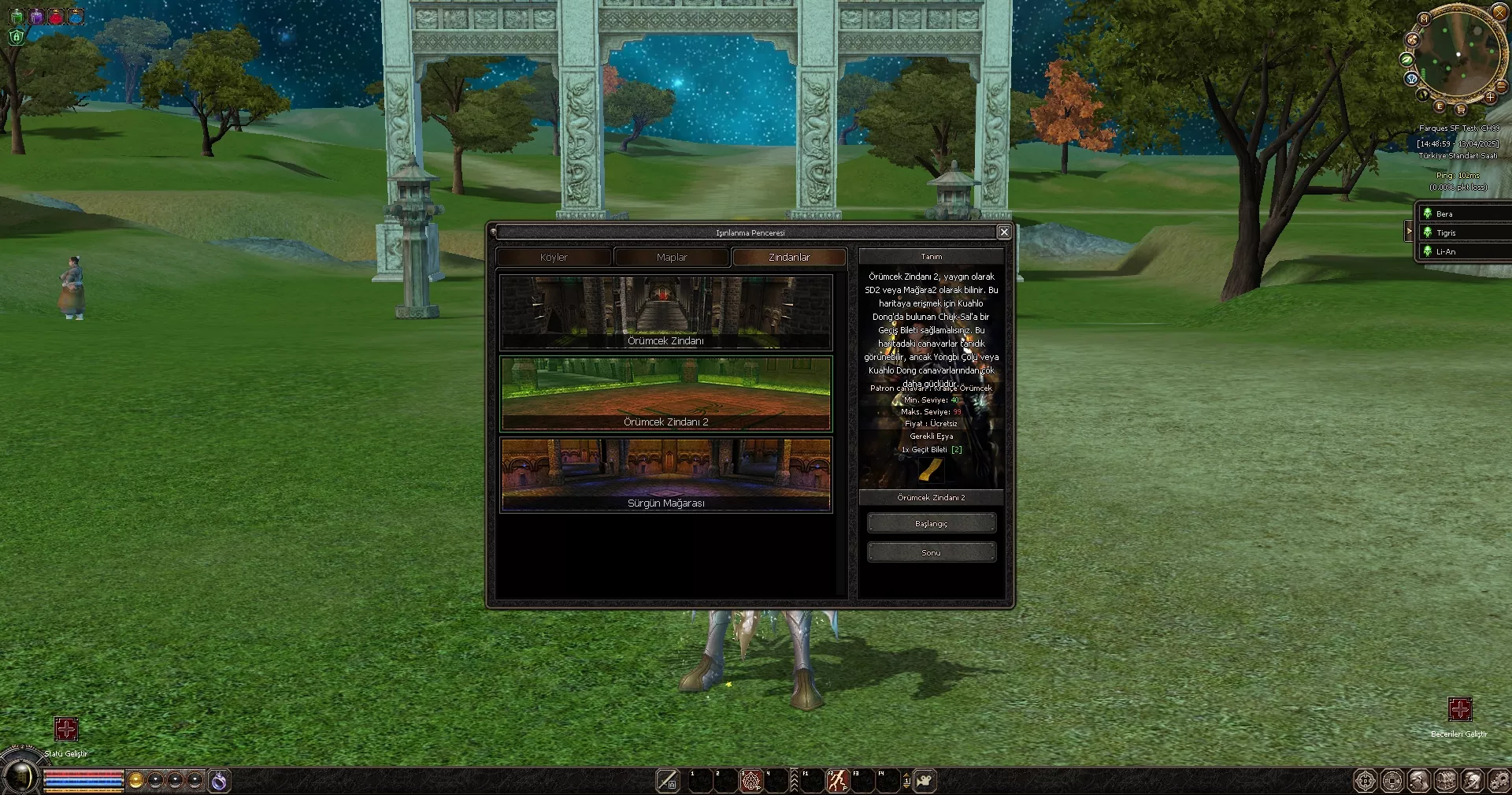Switch to the Köyler tab
The height and width of the screenshot is (795, 1512).
(554, 257)
